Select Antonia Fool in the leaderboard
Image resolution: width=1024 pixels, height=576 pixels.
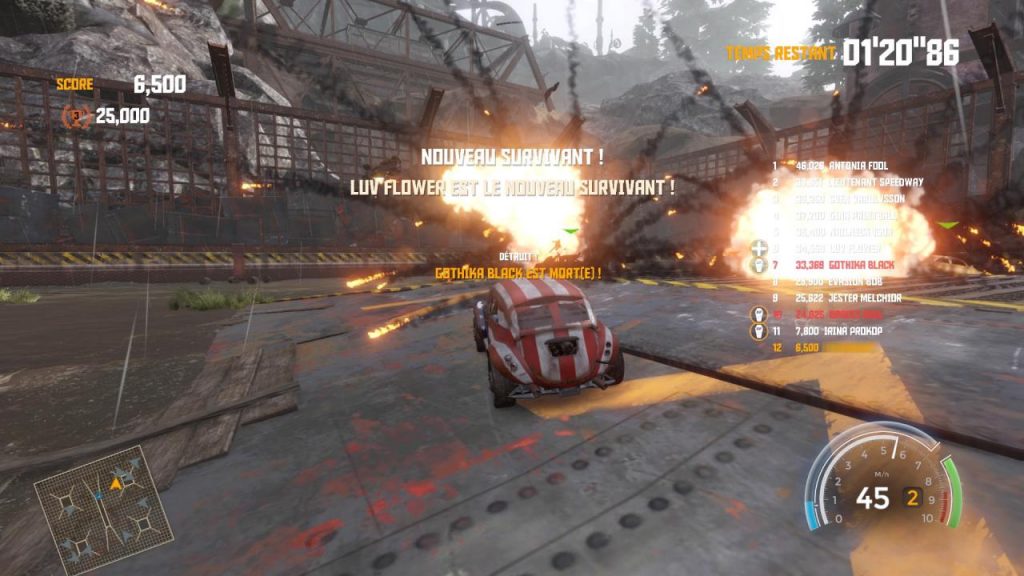pos(850,165)
